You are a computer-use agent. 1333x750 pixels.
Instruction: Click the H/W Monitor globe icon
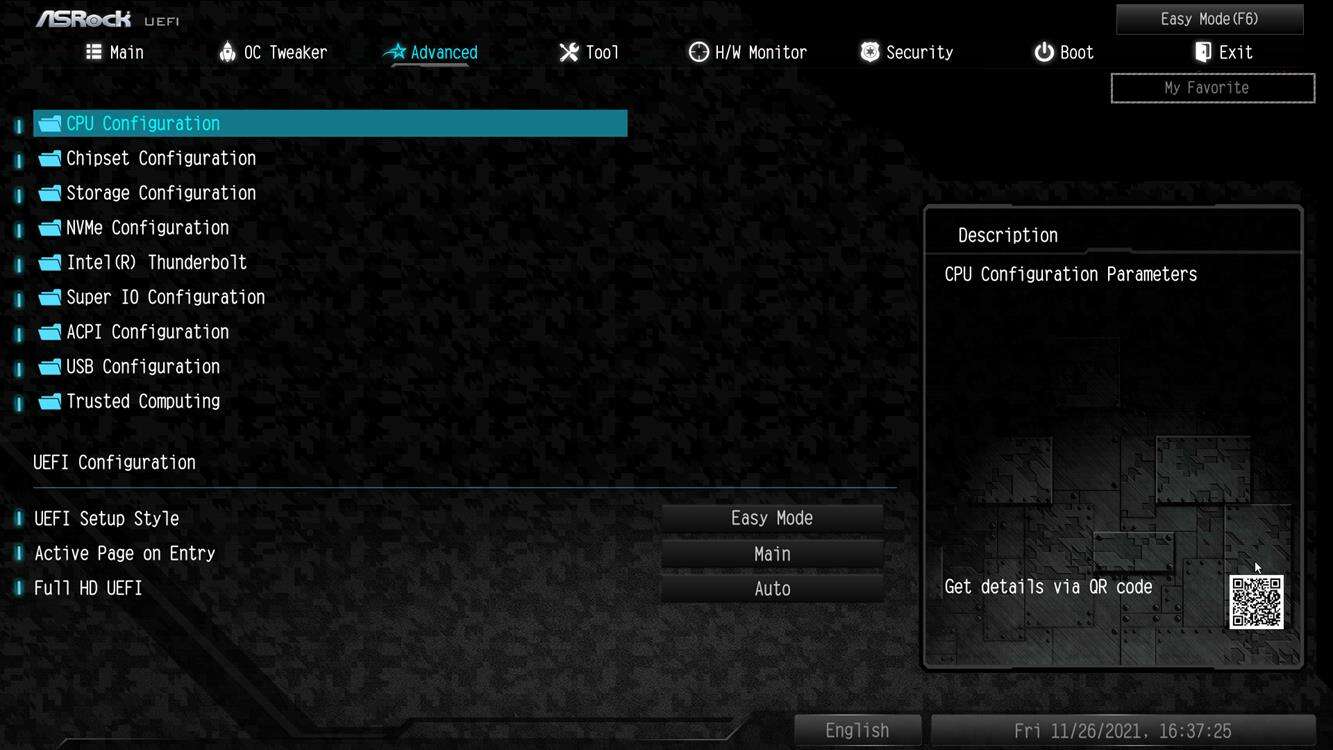(697, 51)
